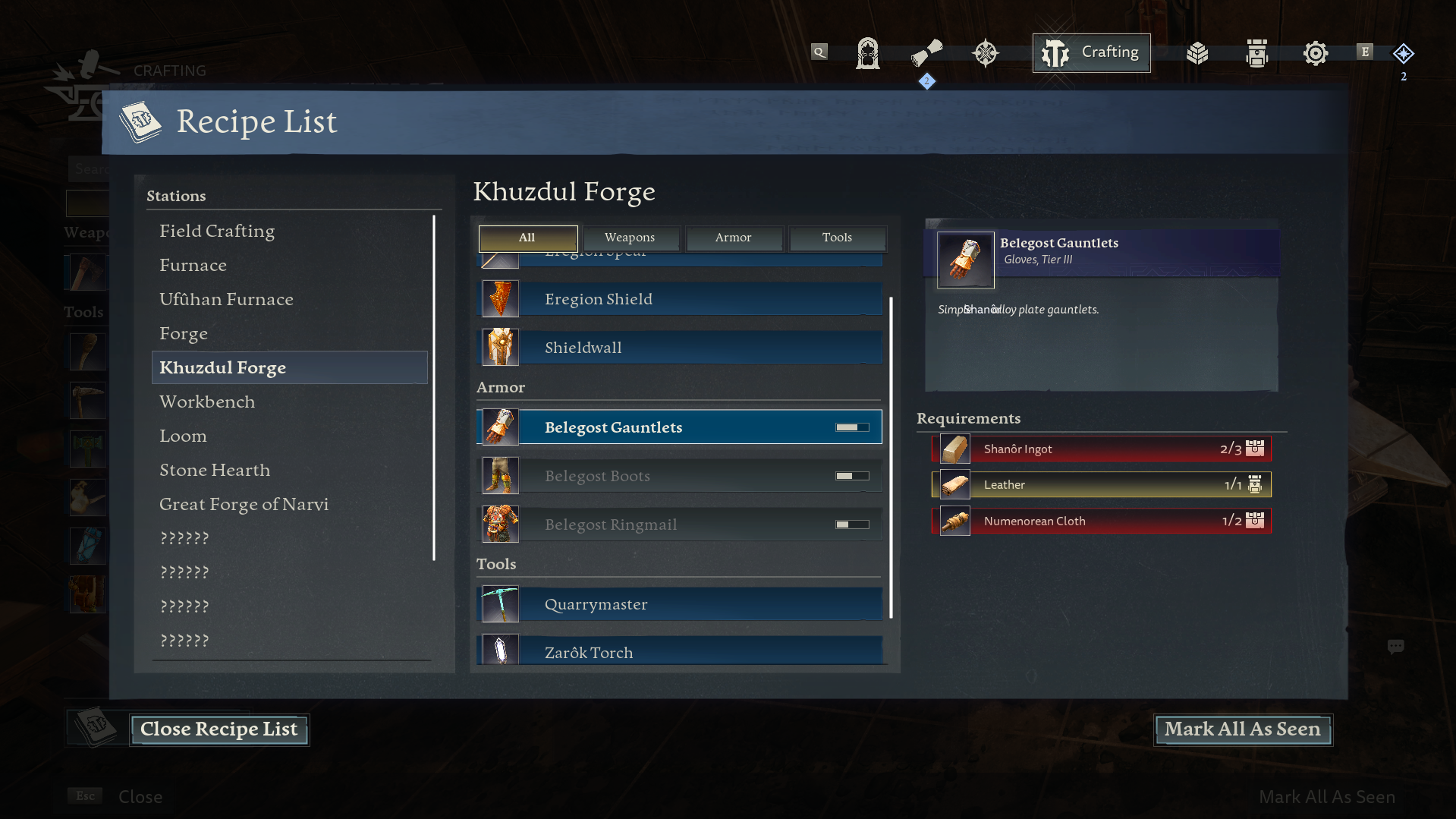Open the compass icon in the top bar

pos(985,53)
